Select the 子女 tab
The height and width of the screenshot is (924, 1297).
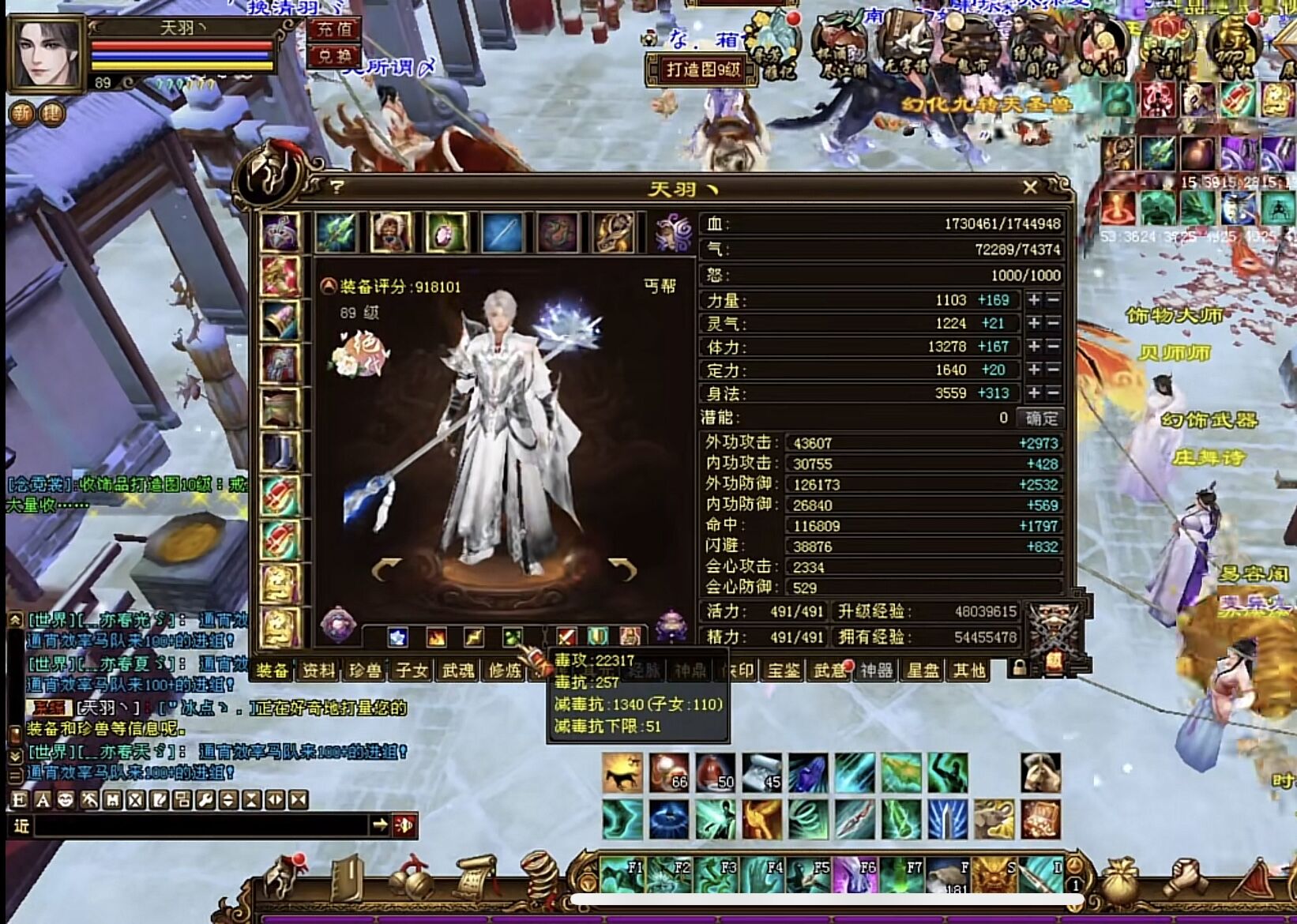point(412,670)
